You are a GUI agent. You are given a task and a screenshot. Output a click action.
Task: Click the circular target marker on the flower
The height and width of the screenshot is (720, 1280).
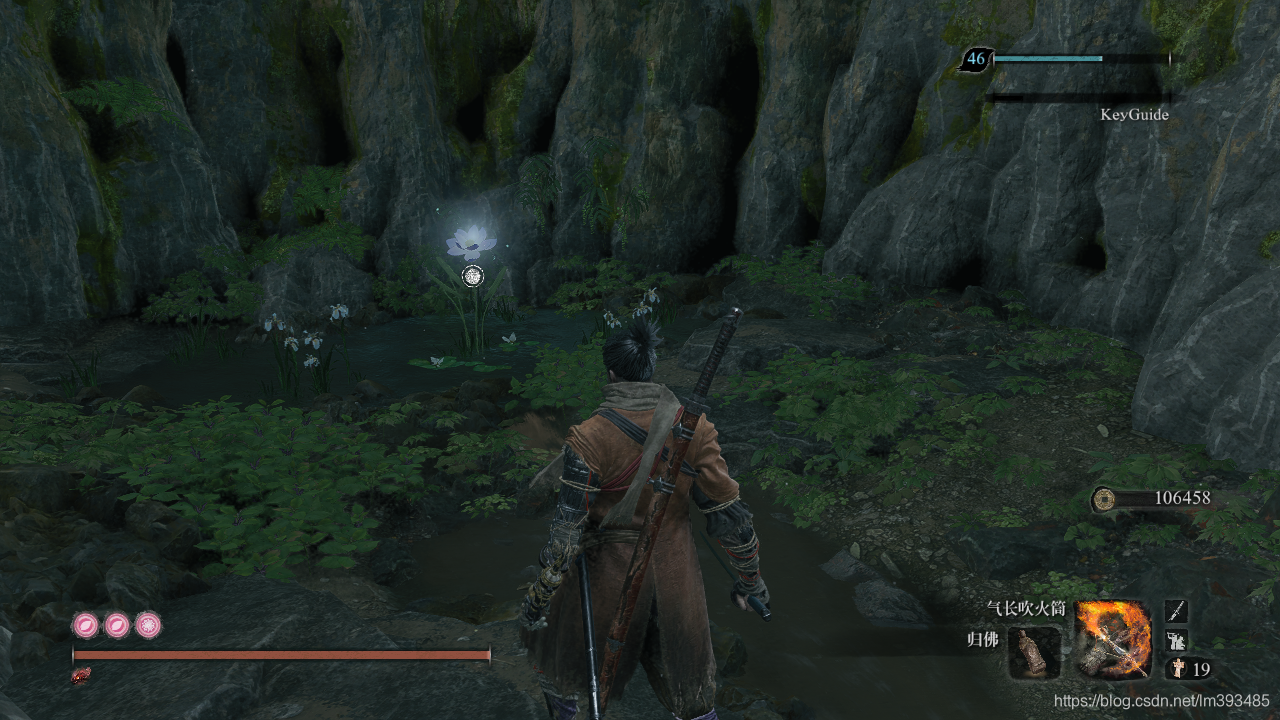(474, 275)
